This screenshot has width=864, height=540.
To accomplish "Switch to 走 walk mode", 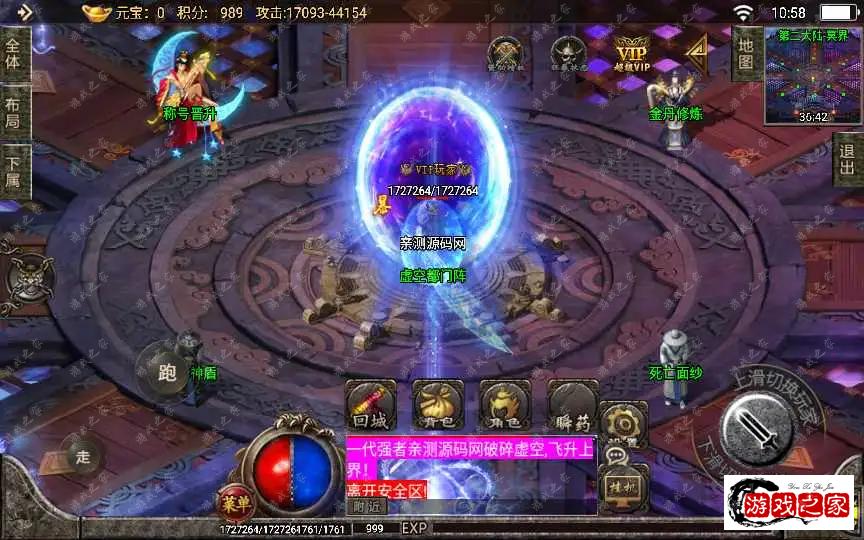I will tap(84, 456).
